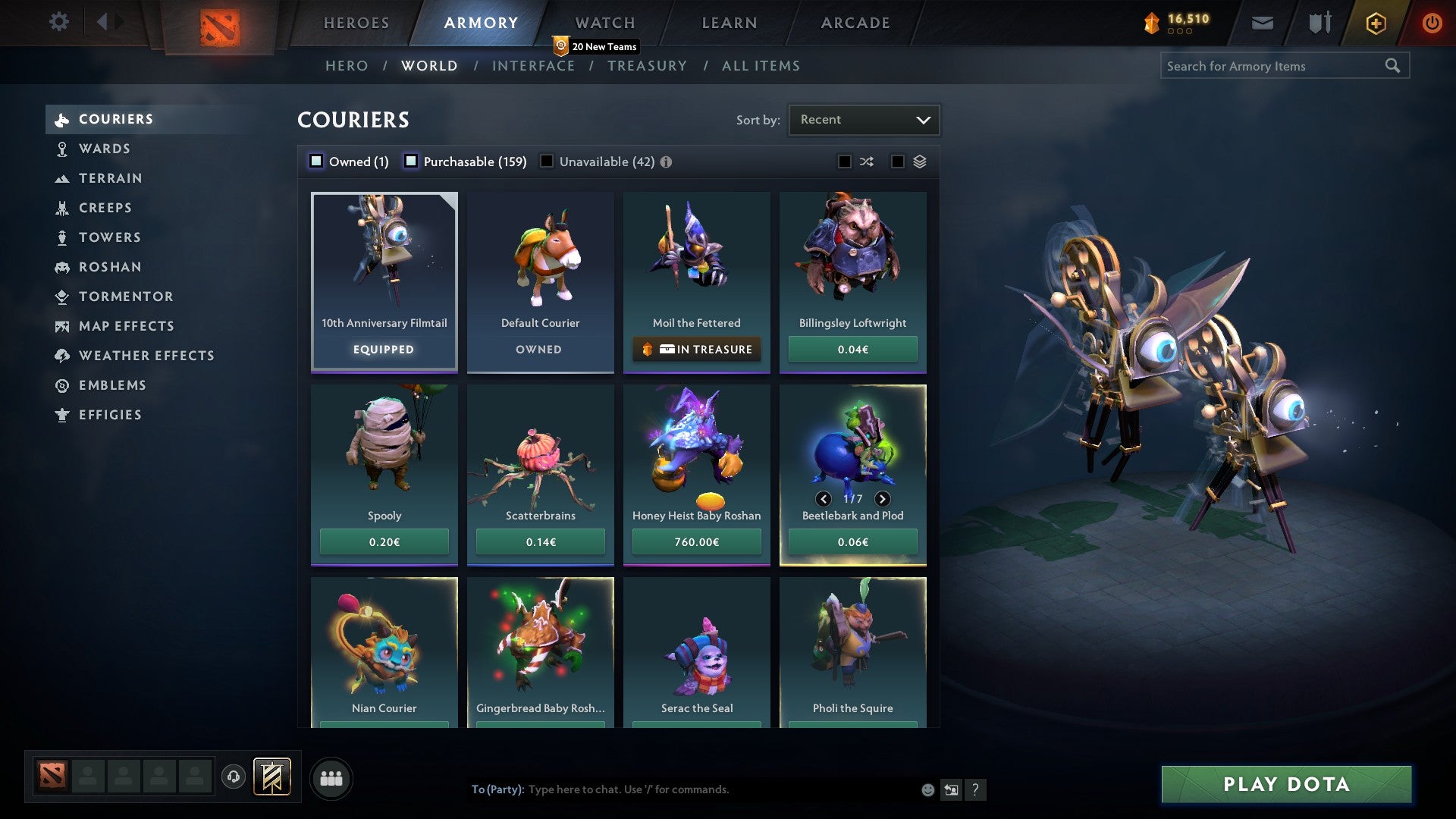Toggle the Purchasable (159) checkbox
This screenshot has height=819, width=1456.
point(411,162)
